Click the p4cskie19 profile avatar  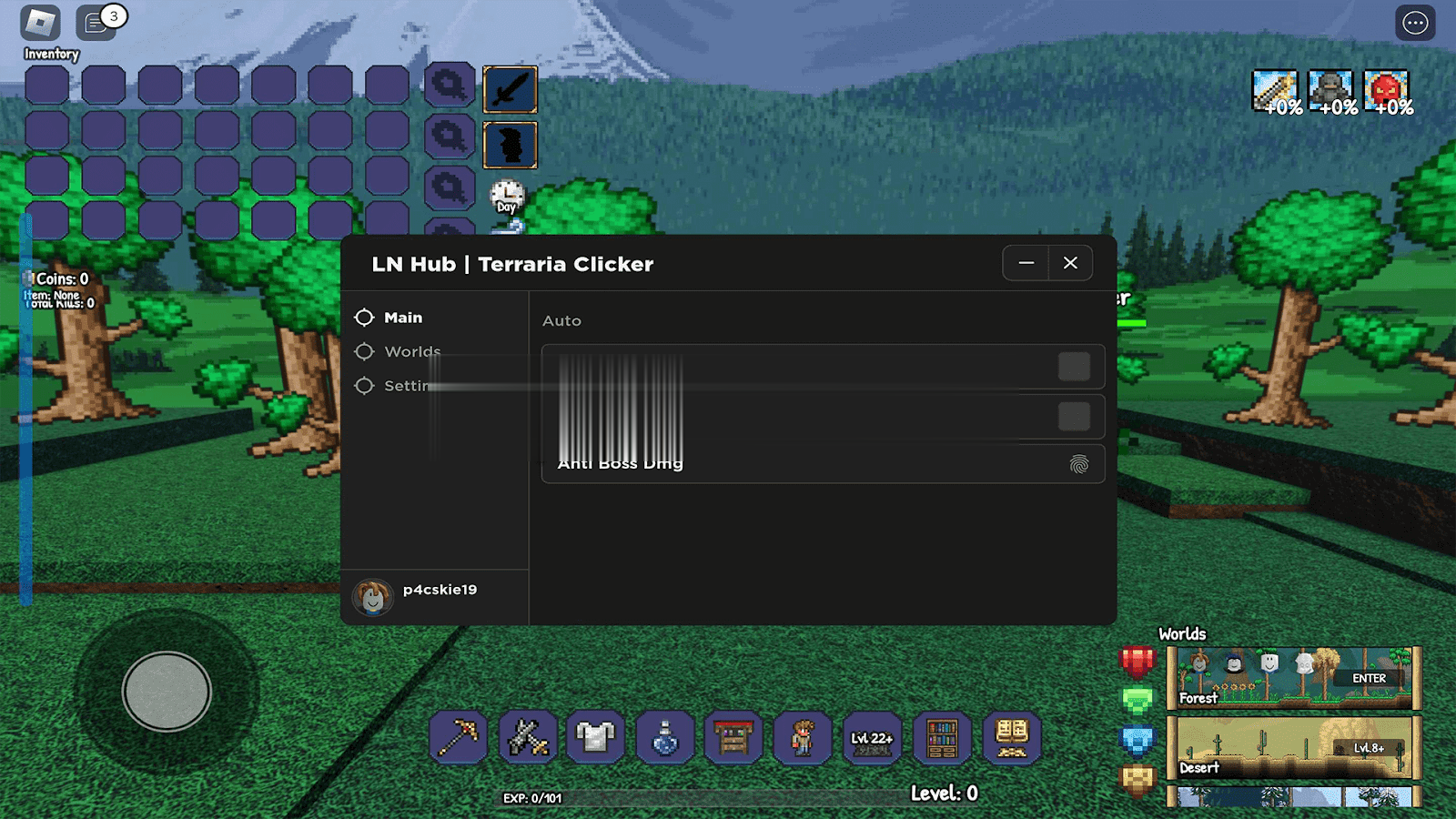pos(372,597)
